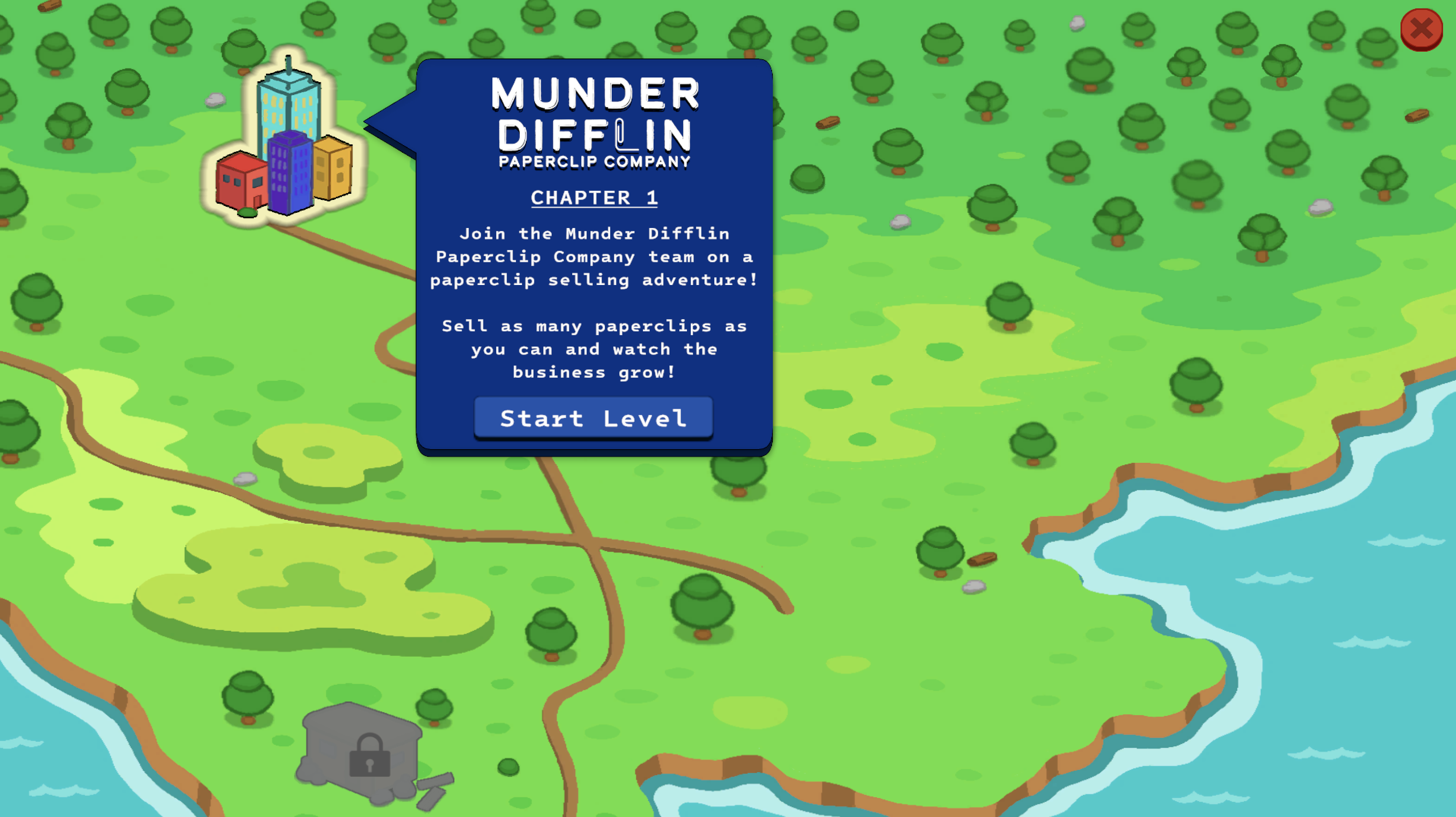Click the CHAPTER 1 underlined heading

pyautogui.click(x=594, y=197)
